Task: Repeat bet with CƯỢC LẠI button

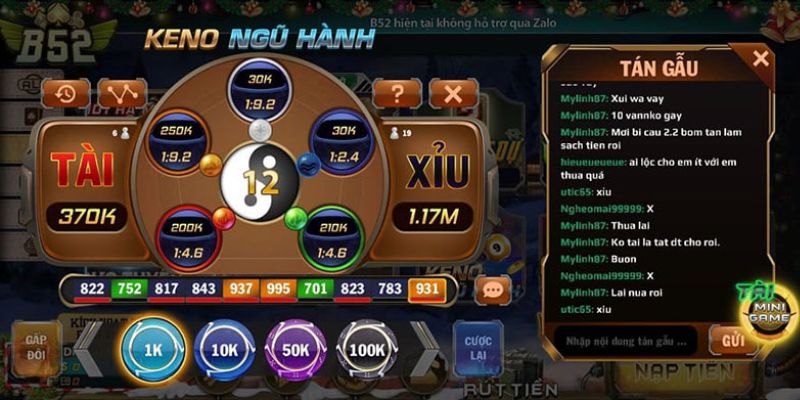Action: tap(478, 347)
